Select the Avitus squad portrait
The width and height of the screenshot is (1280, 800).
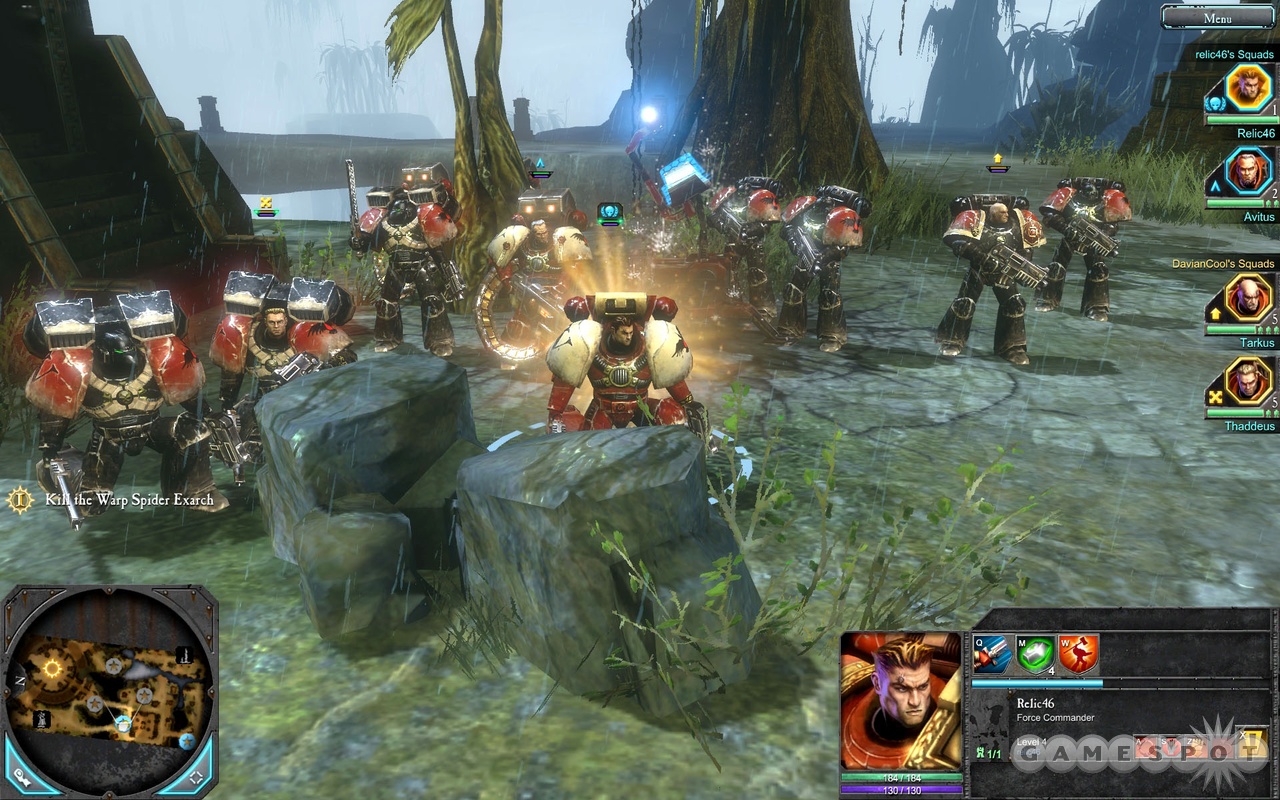click(x=1249, y=172)
